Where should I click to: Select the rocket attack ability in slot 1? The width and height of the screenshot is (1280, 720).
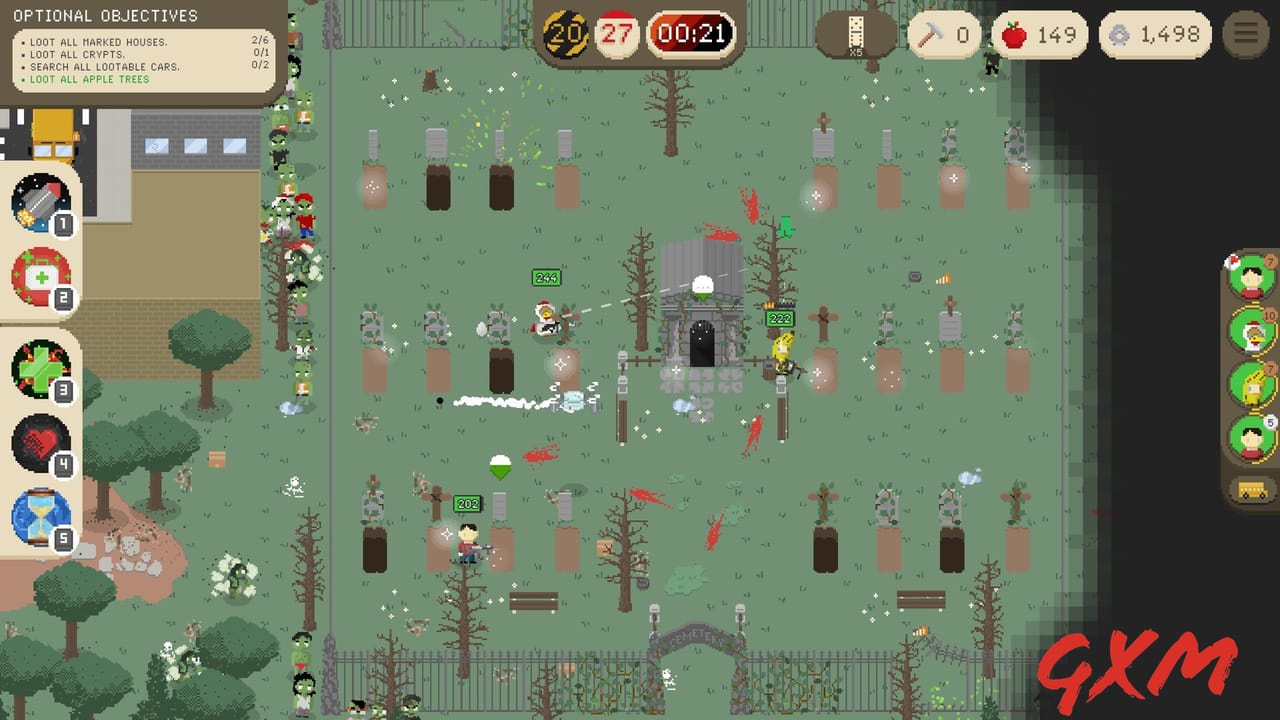(40, 203)
